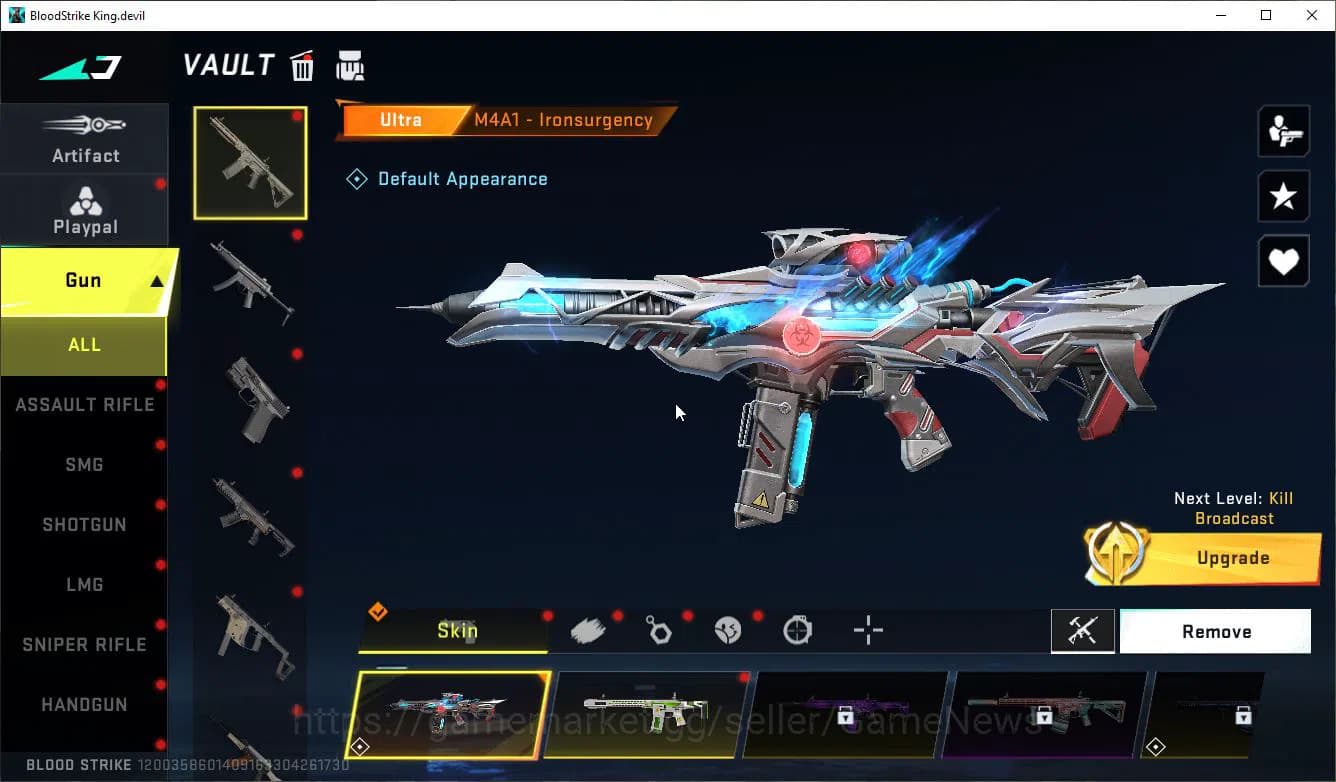Click the Remove button
This screenshot has width=1336, height=782.
coord(1215,631)
